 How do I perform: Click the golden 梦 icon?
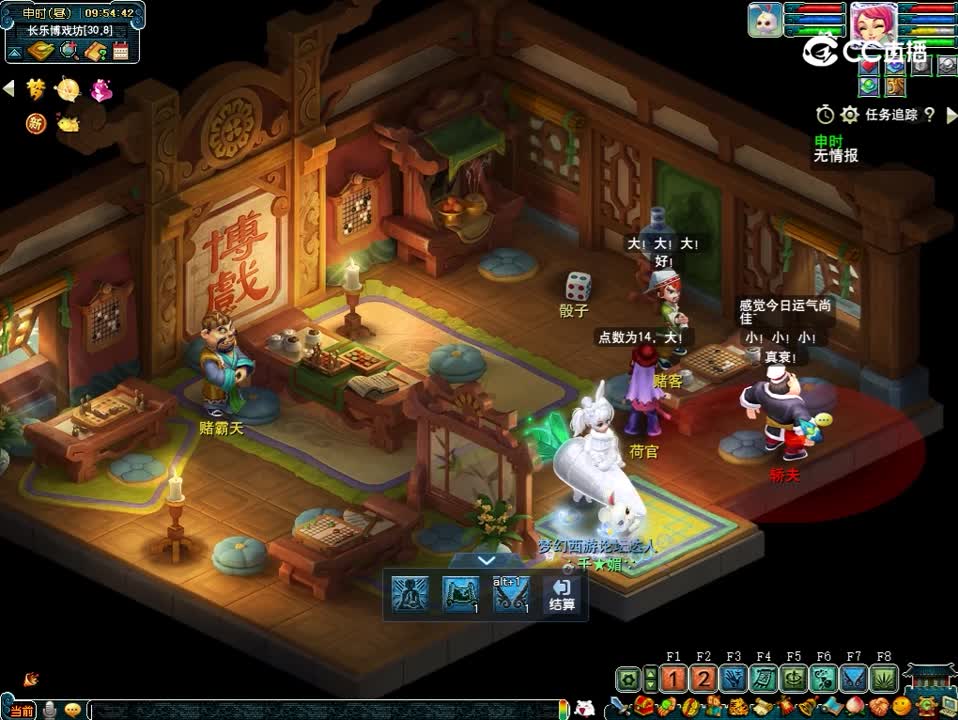[x=37, y=90]
